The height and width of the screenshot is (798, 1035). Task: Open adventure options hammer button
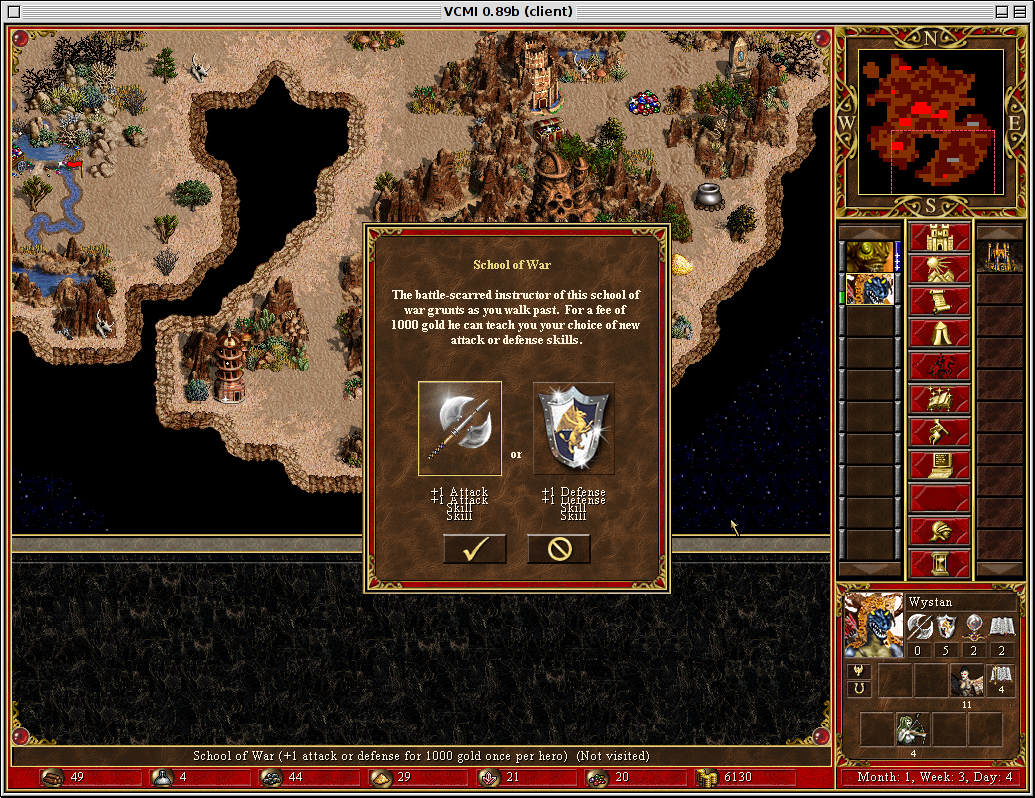click(939, 432)
